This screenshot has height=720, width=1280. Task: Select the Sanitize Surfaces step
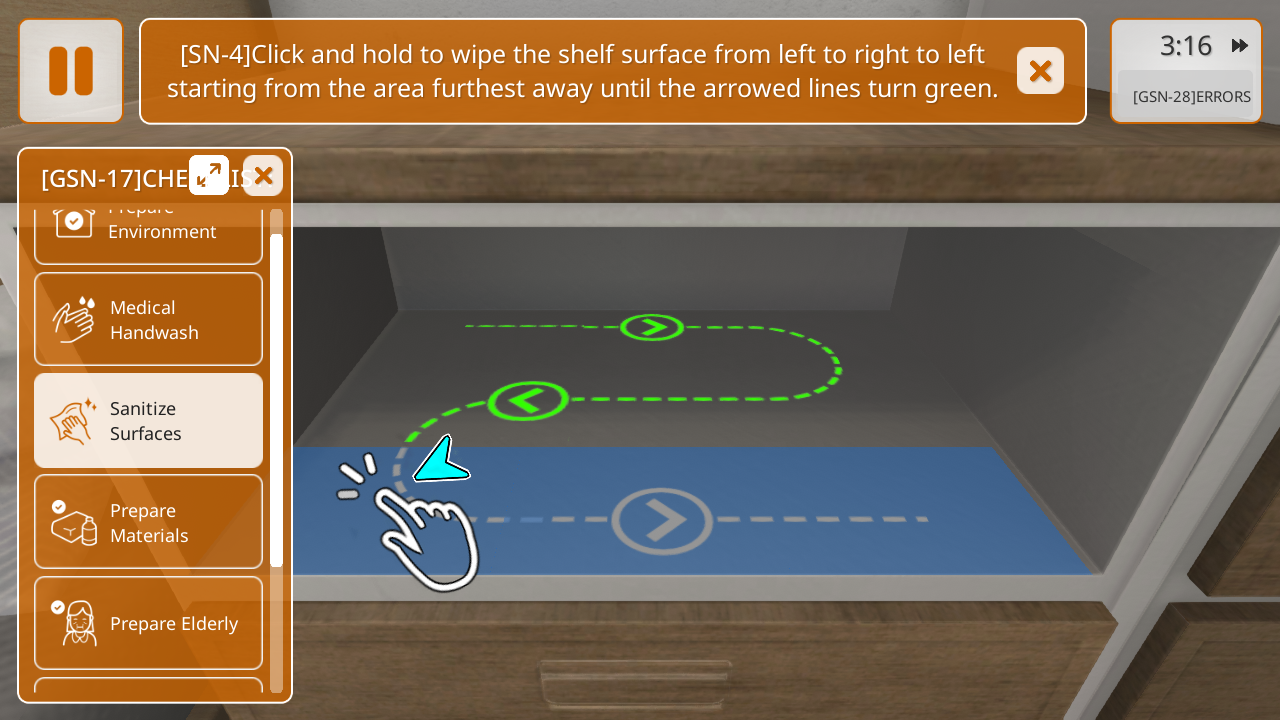click(148, 421)
